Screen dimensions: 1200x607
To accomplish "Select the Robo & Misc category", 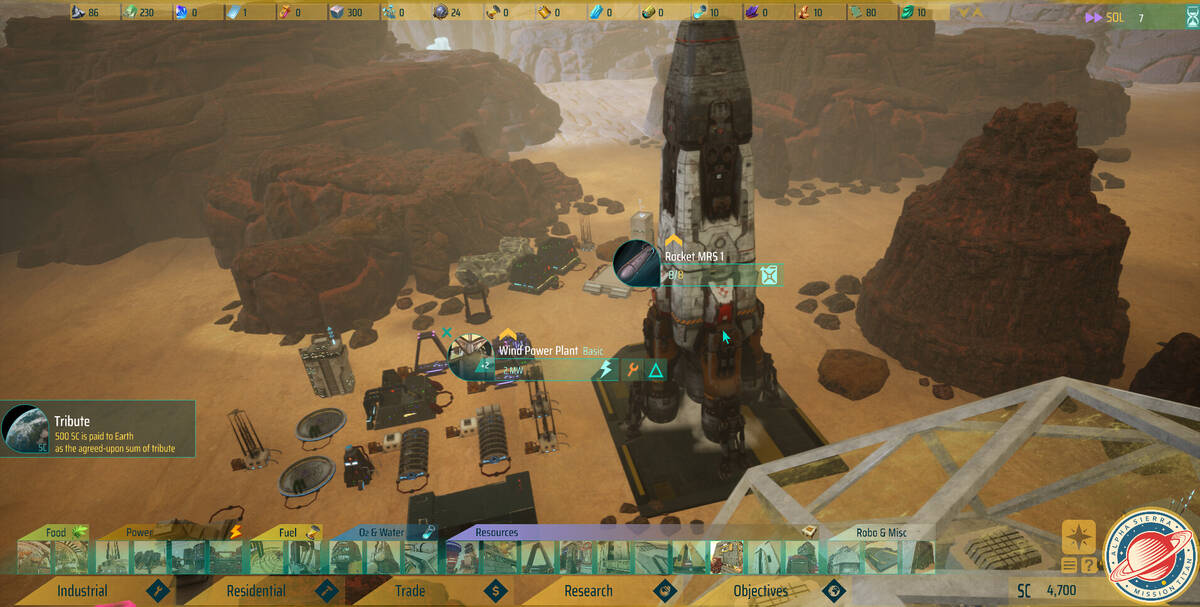I will (881, 532).
